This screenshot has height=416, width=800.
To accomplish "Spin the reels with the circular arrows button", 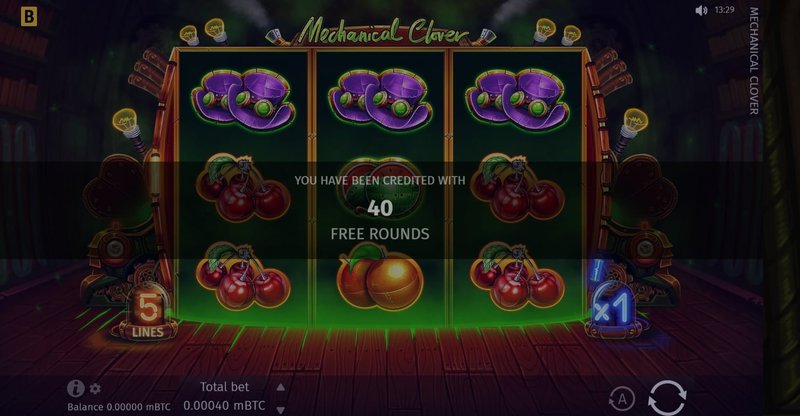I will [666, 397].
